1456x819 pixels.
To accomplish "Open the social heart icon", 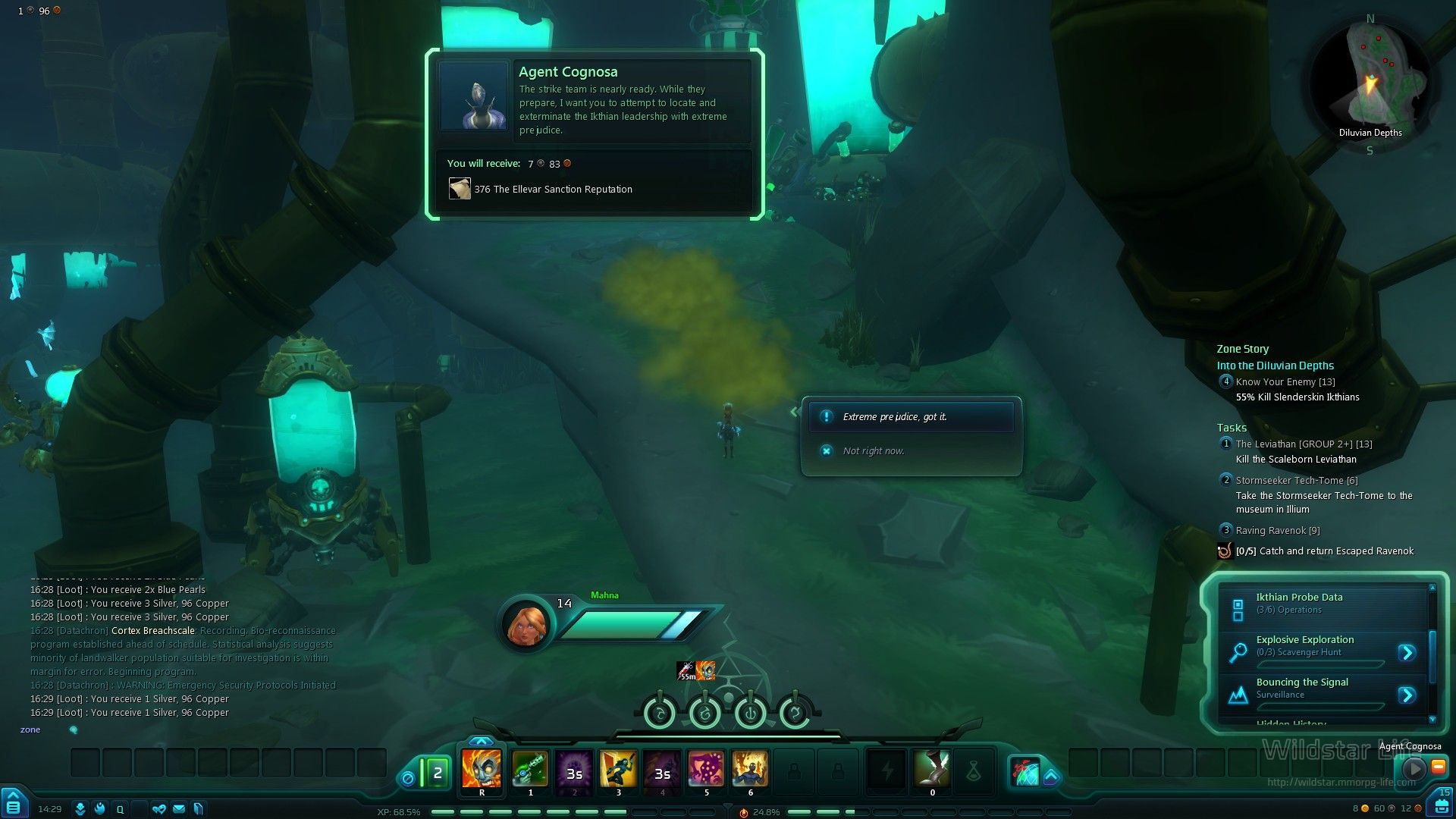I will (x=158, y=809).
